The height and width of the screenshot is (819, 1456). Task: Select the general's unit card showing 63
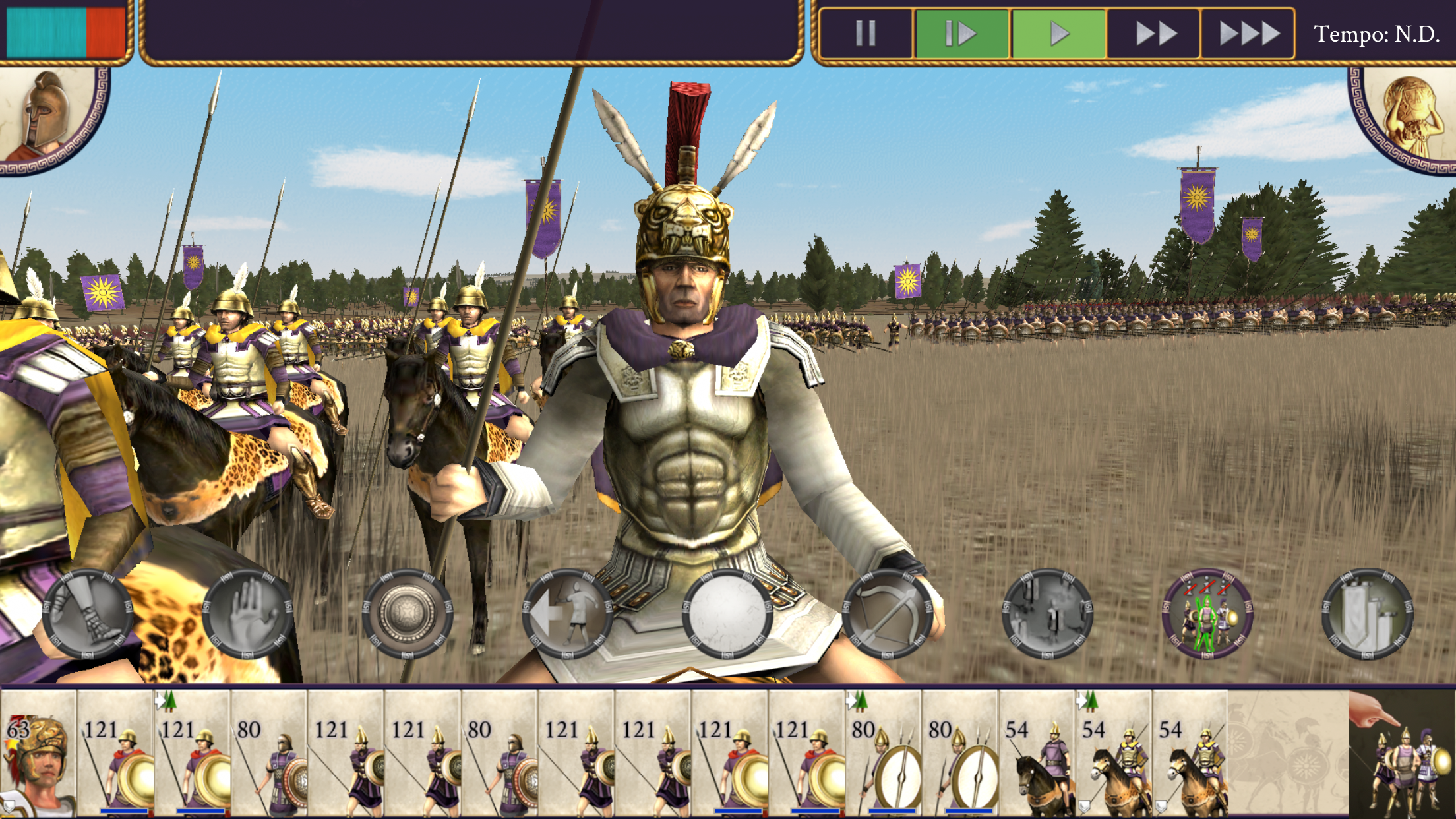tap(38, 752)
